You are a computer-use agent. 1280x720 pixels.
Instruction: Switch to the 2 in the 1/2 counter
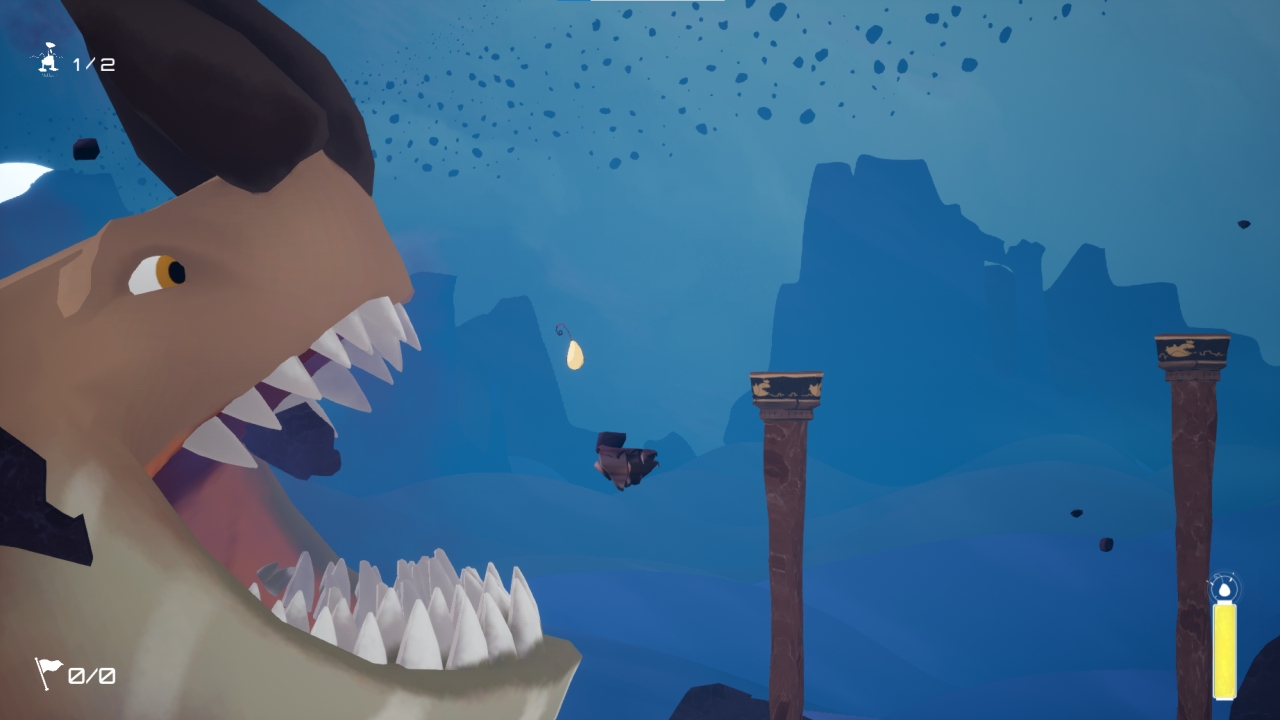pyautogui.click(x=106, y=64)
